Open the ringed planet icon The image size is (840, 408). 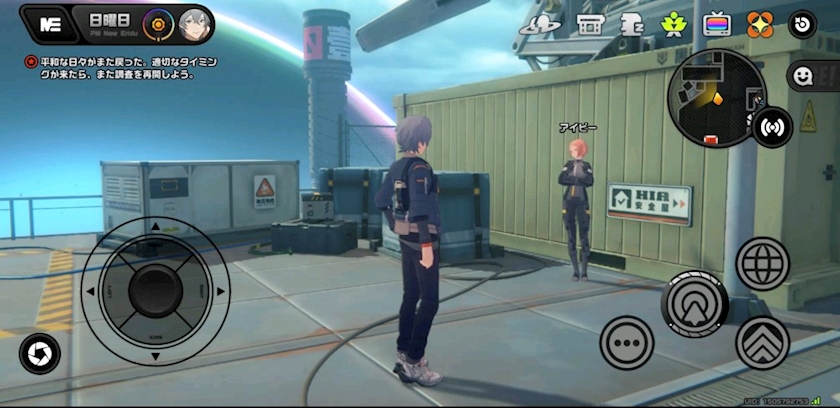[x=547, y=24]
